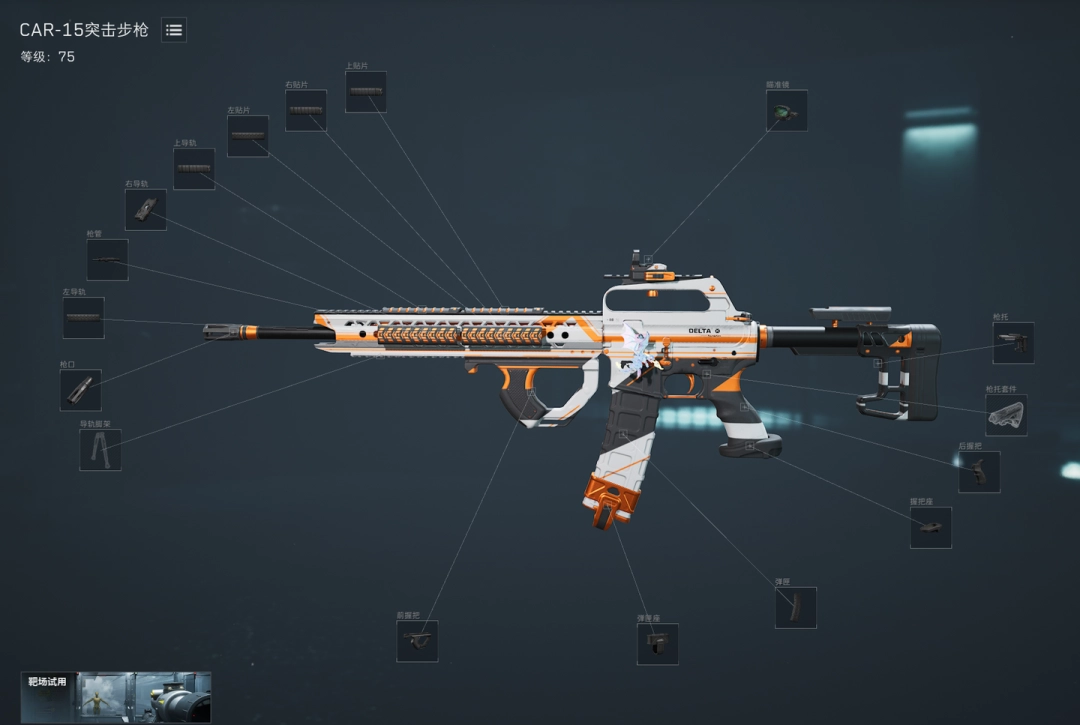This screenshot has height=725, width=1080.
Task: Open the 瞄准镜 optic sight slot
Action: 787,111
